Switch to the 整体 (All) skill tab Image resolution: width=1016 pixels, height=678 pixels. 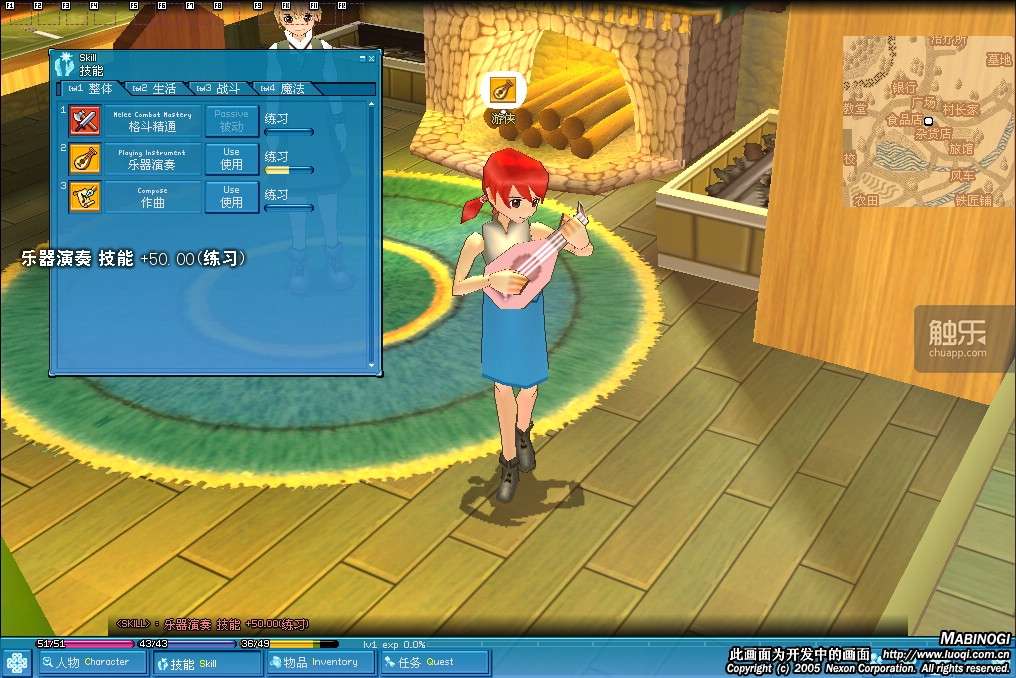91,89
